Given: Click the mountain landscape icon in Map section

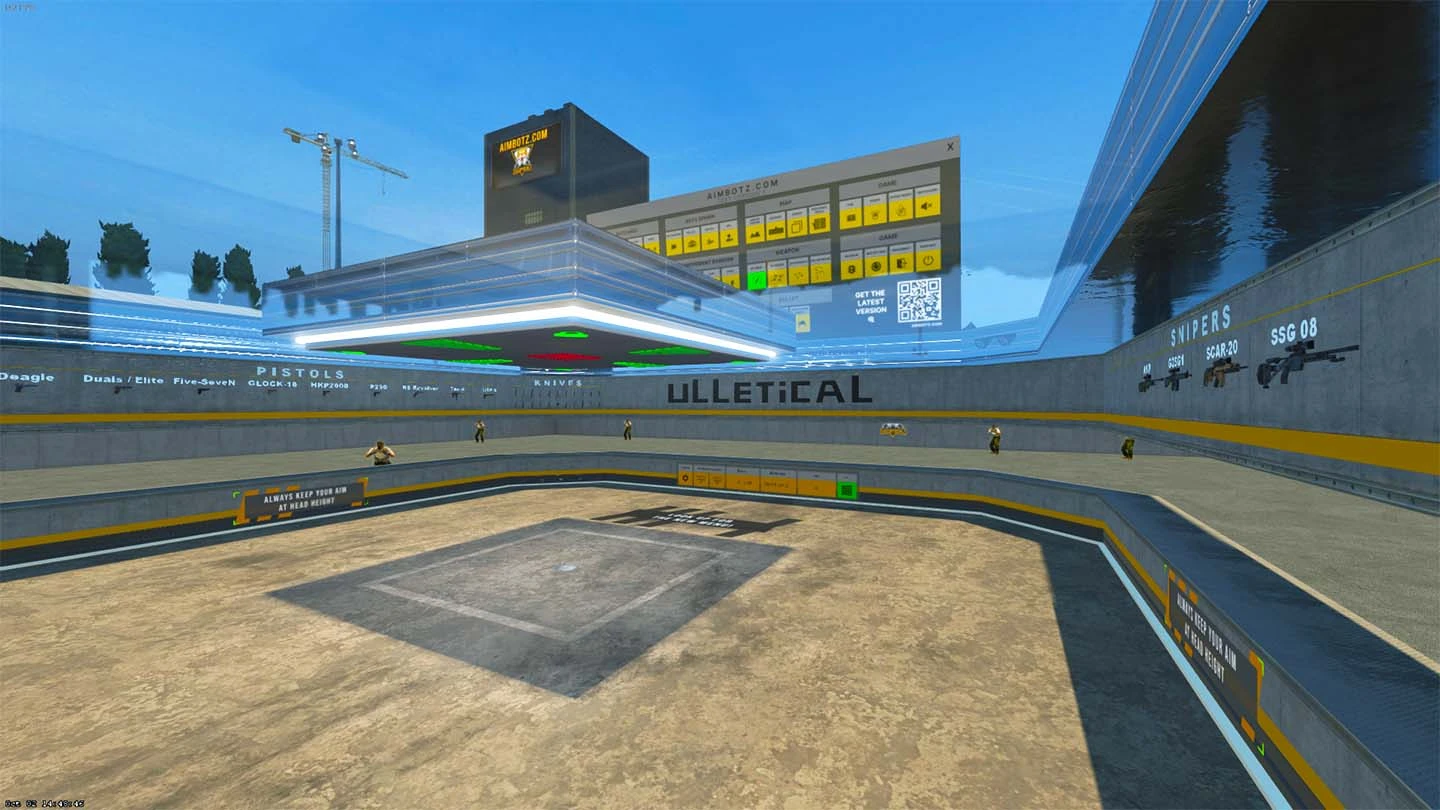Looking at the screenshot, I should pyautogui.click(x=754, y=235).
